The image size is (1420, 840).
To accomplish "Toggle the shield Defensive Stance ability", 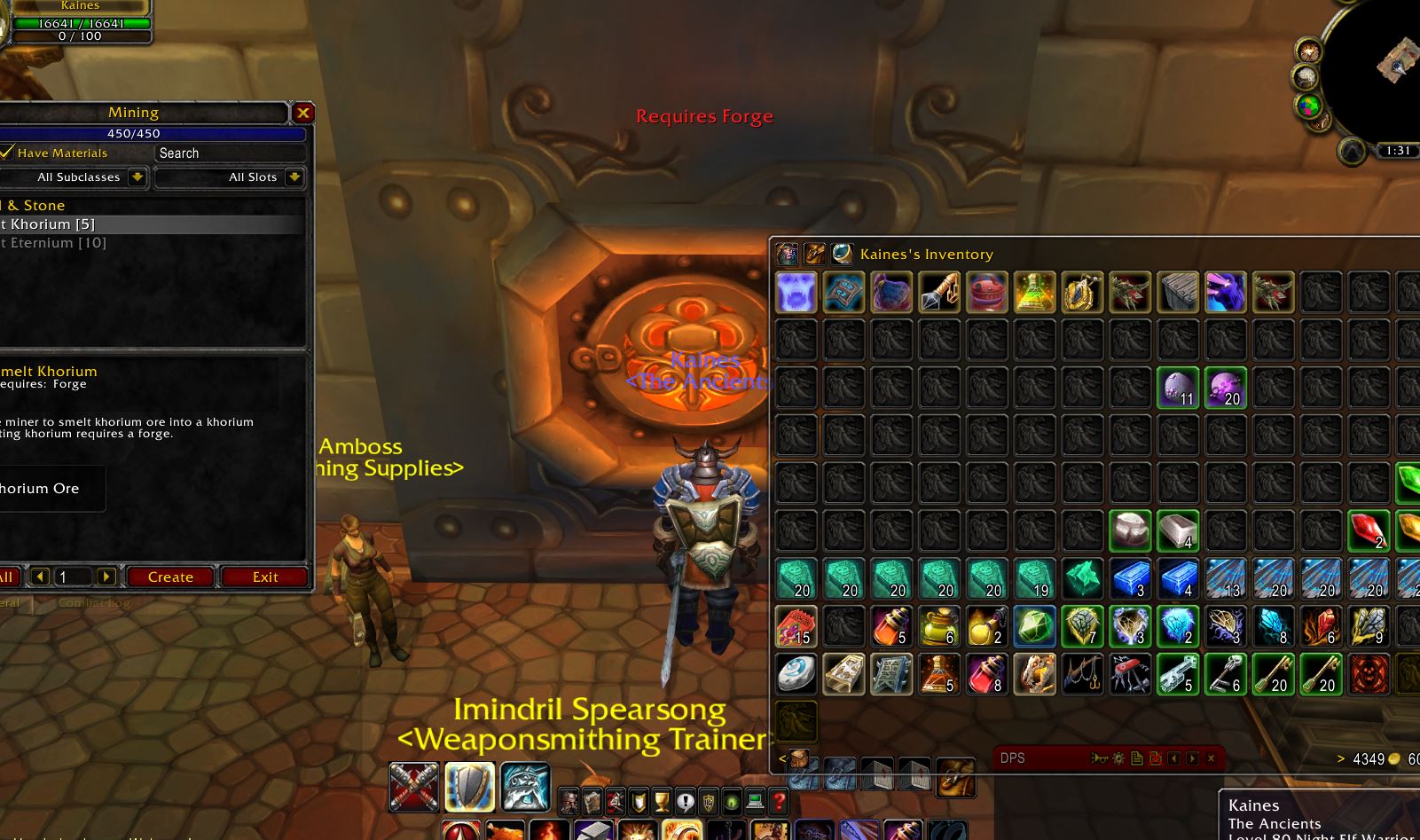I will click(x=470, y=785).
